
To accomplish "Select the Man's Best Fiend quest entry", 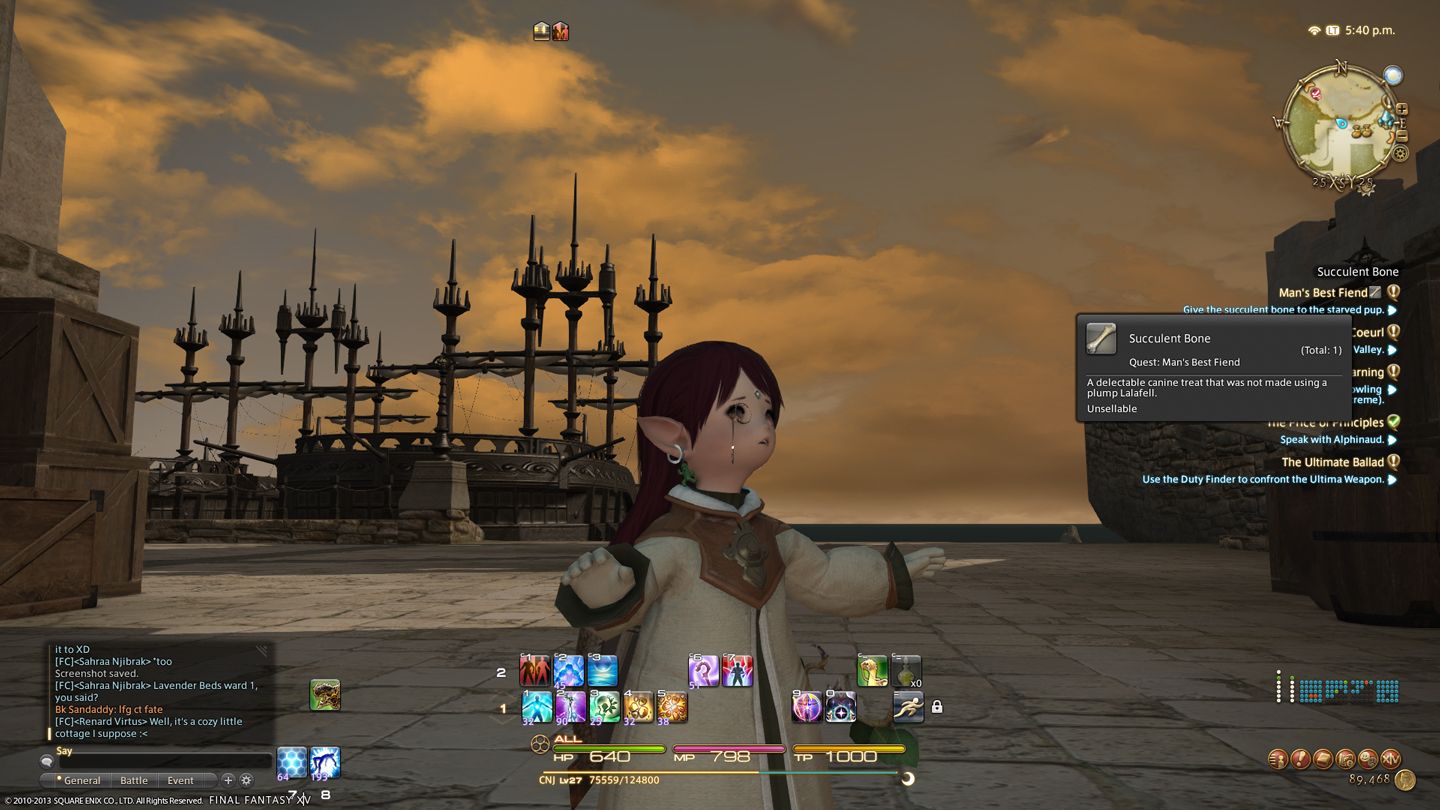I will [1323, 293].
